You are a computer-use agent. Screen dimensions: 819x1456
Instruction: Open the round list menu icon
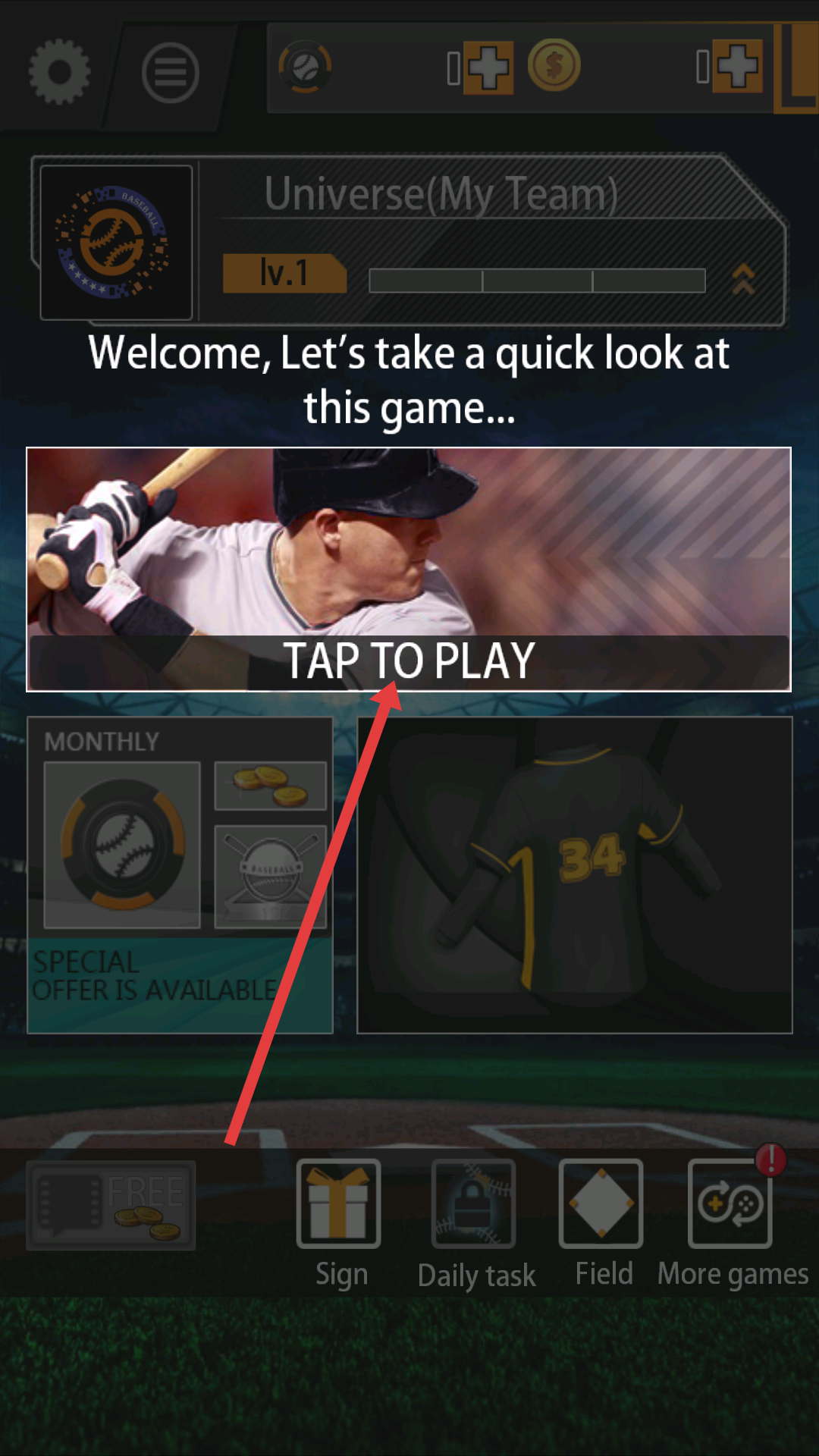pyautogui.click(x=170, y=73)
